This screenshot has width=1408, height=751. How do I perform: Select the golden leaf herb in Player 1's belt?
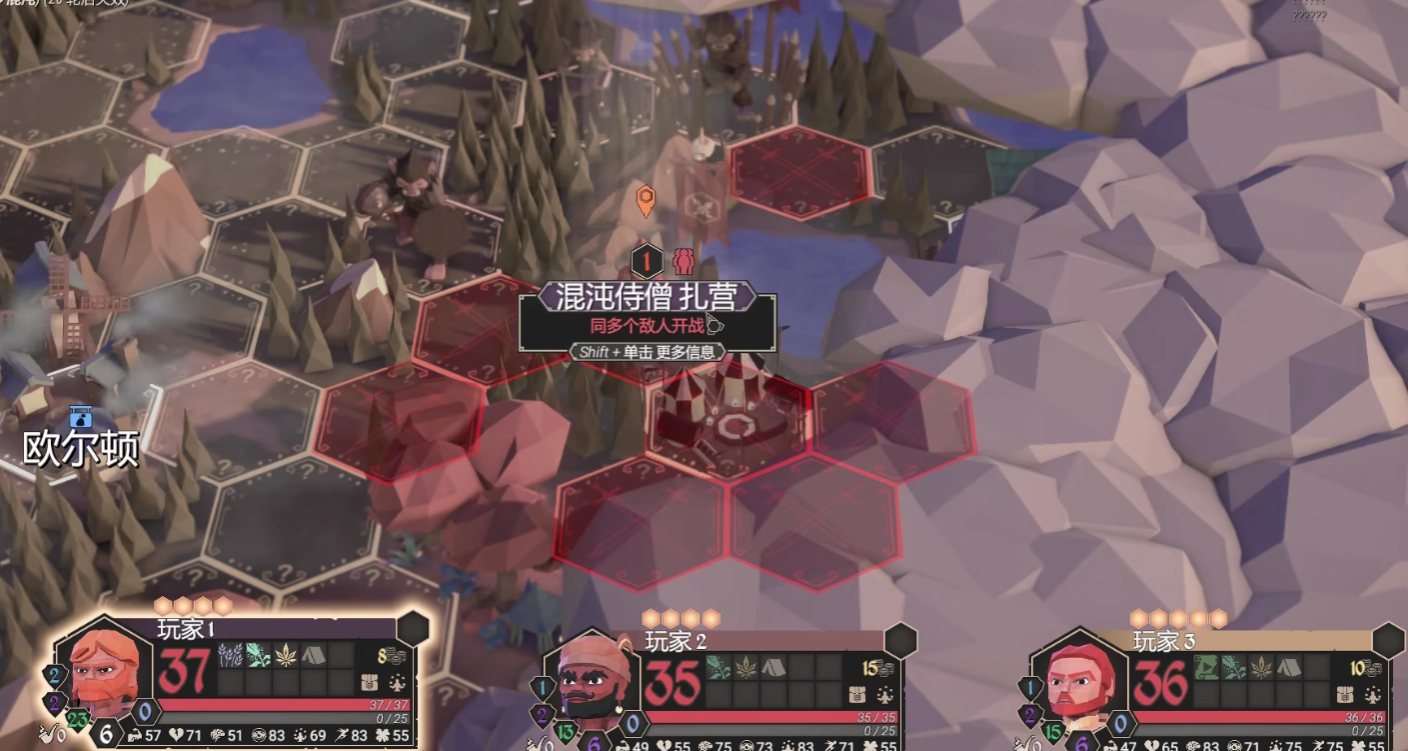(x=286, y=655)
